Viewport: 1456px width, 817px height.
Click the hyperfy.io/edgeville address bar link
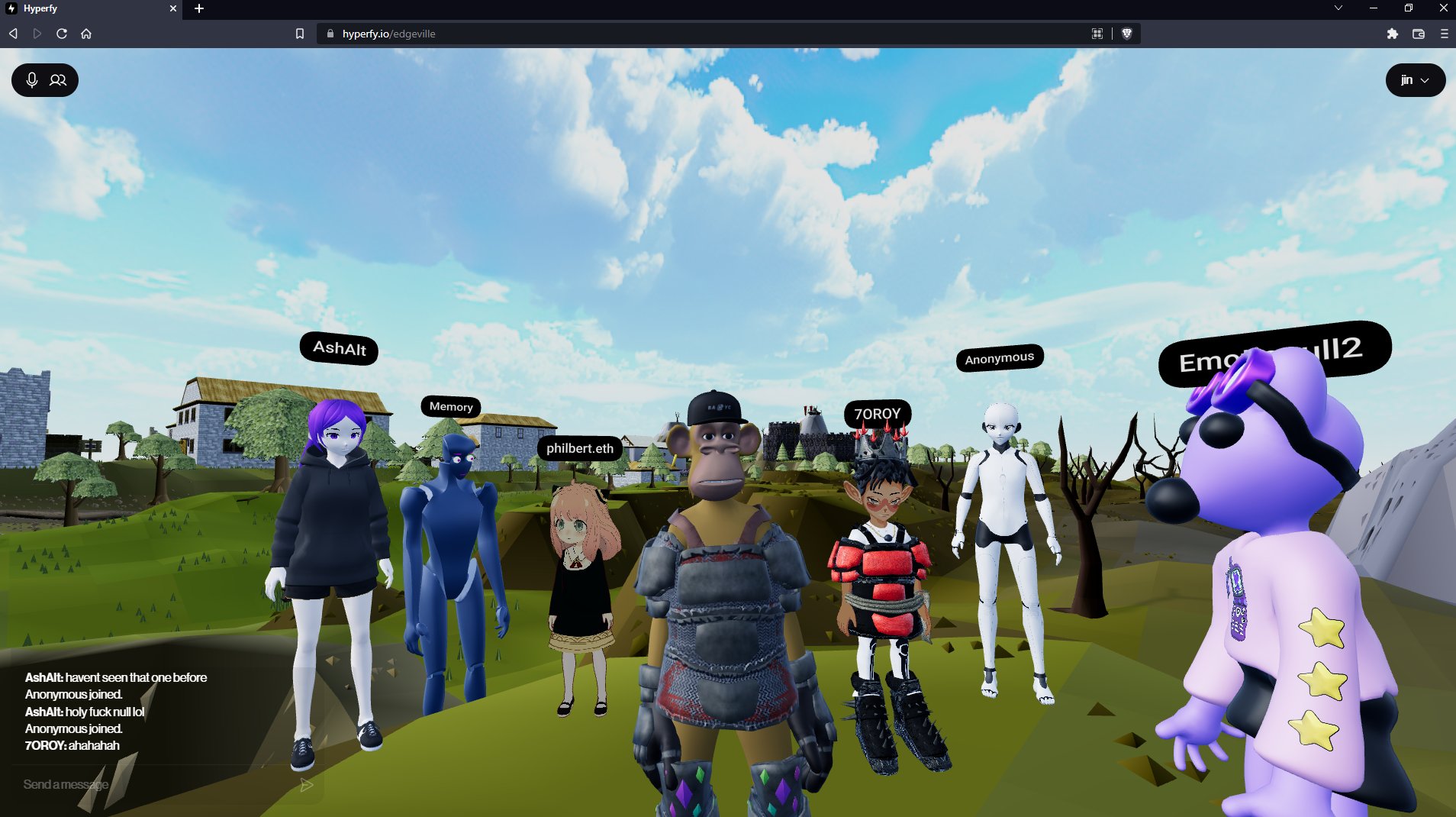pyautogui.click(x=388, y=33)
